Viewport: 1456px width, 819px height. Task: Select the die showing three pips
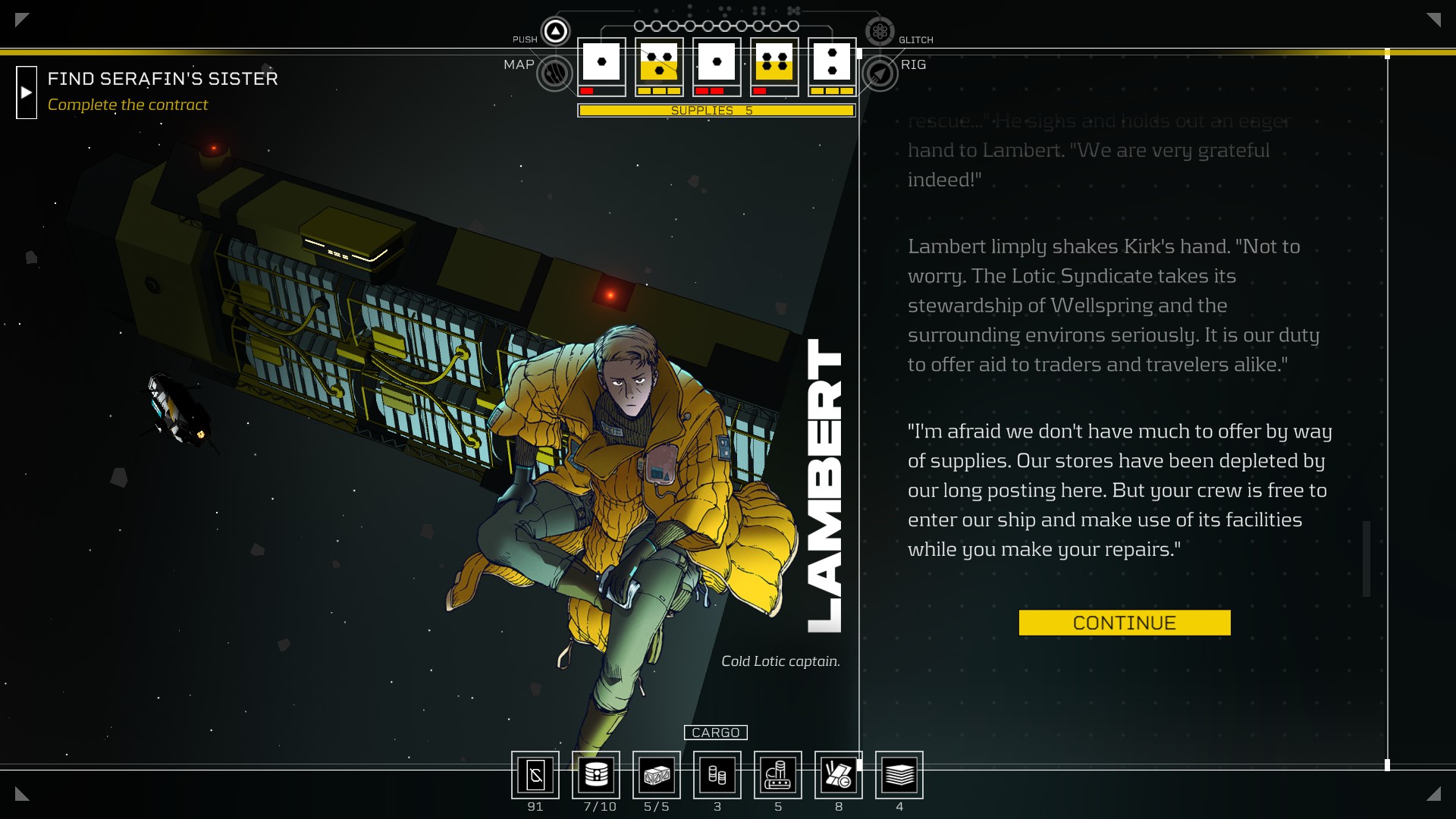[659, 62]
